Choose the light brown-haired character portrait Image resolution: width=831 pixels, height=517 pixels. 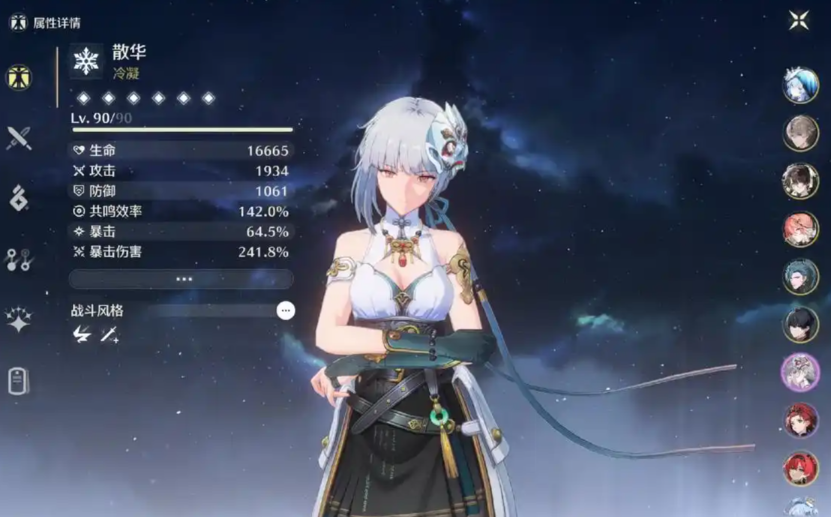[x=800, y=133]
